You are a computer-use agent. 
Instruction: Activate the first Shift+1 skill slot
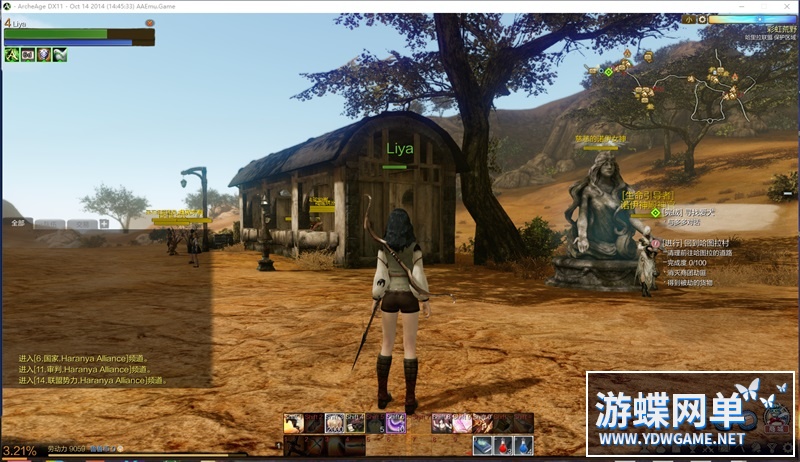click(x=293, y=423)
